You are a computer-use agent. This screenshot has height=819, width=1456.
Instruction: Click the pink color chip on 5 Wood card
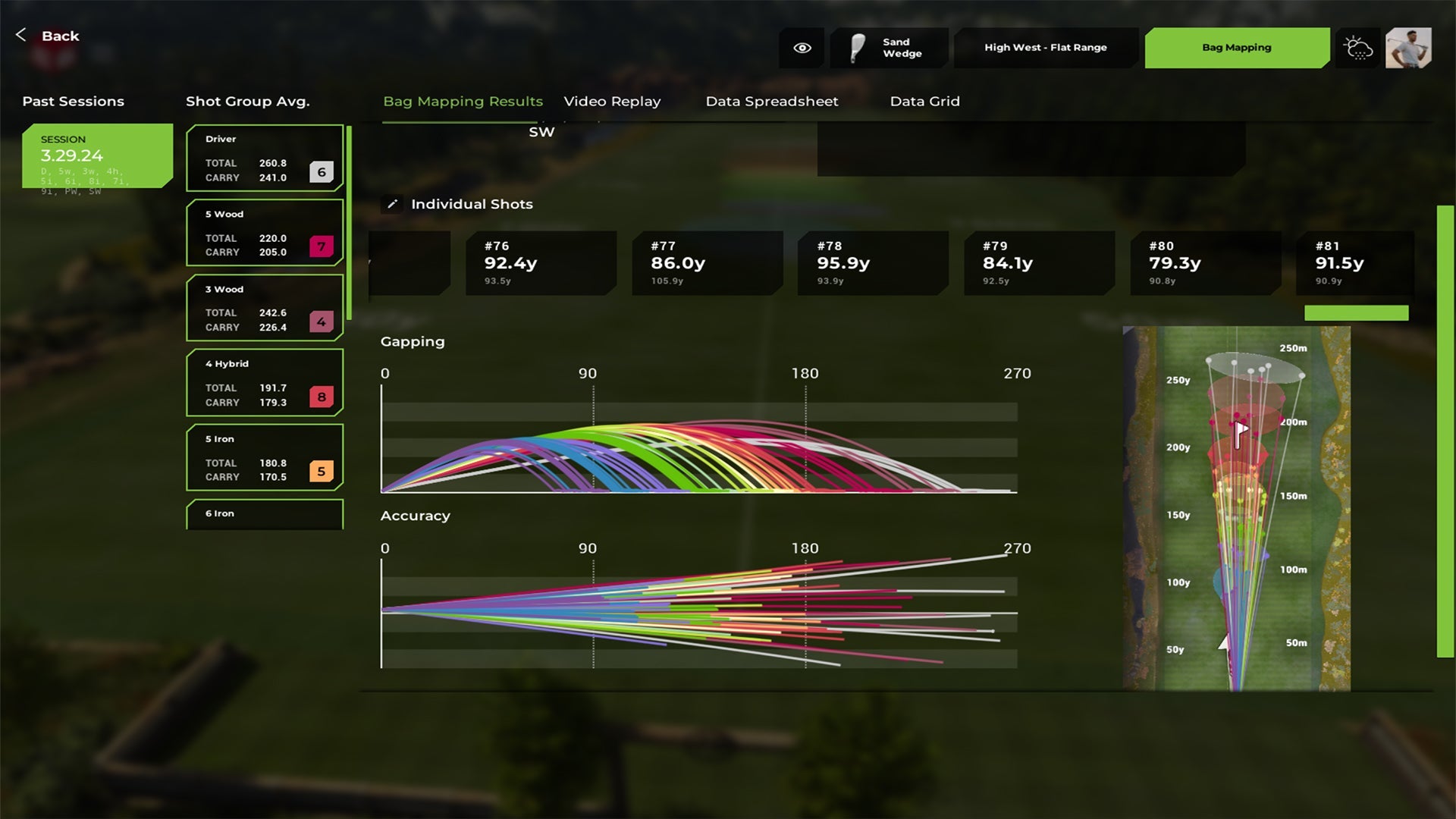pos(323,246)
